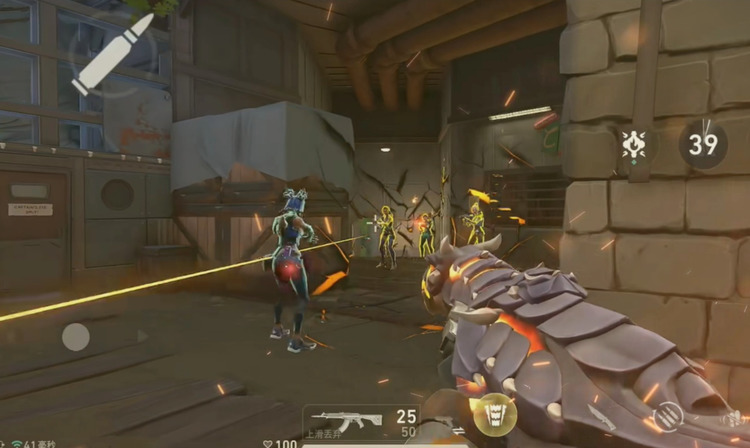Image resolution: width=750 pixels, height=448 pixels.
Task: Tap the bullet-shaped fire button
Action: click(113, 54)
